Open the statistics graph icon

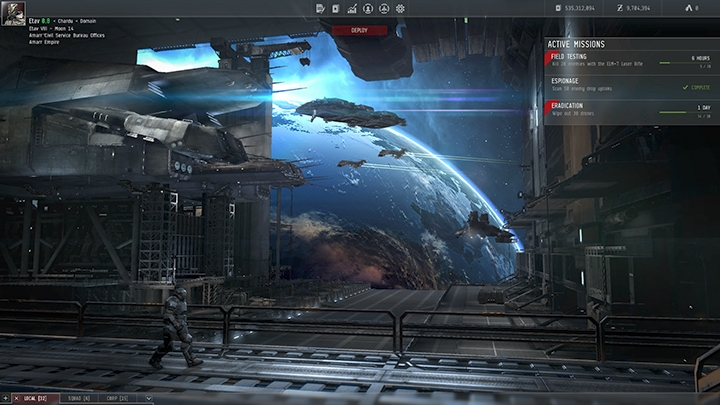352,8
